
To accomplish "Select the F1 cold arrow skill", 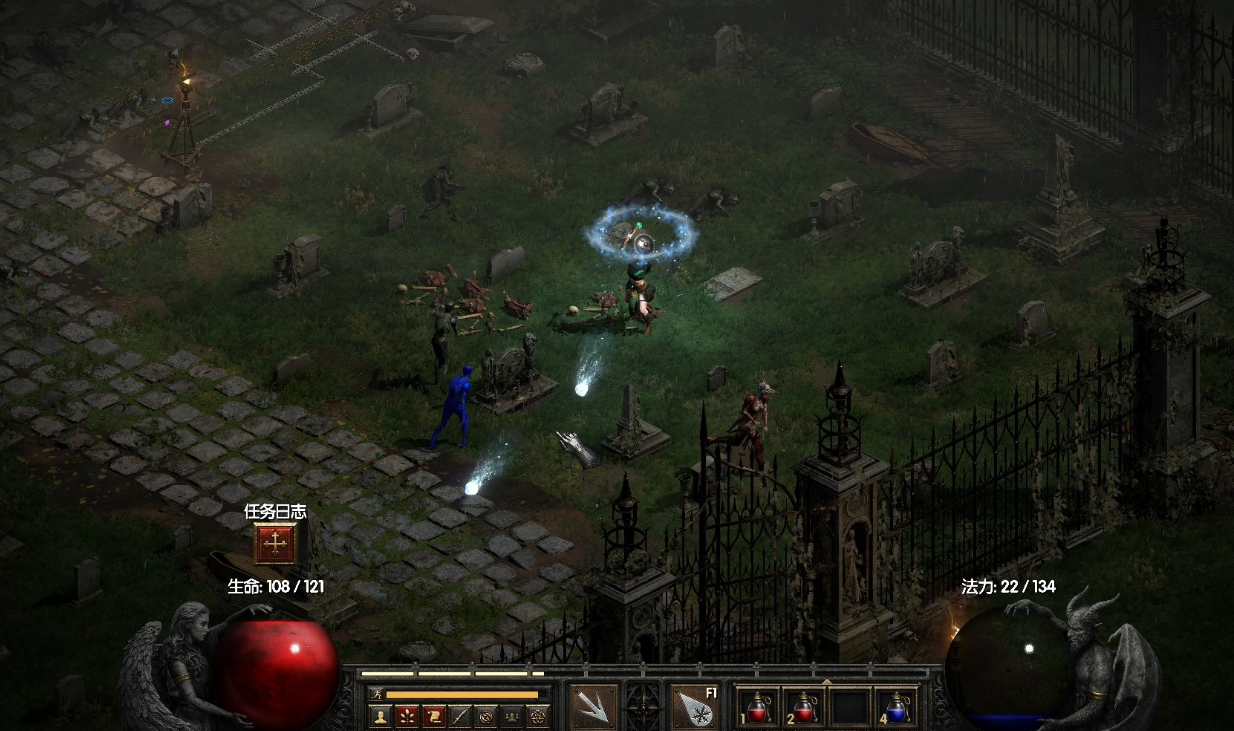I will [x=695, y=706].
